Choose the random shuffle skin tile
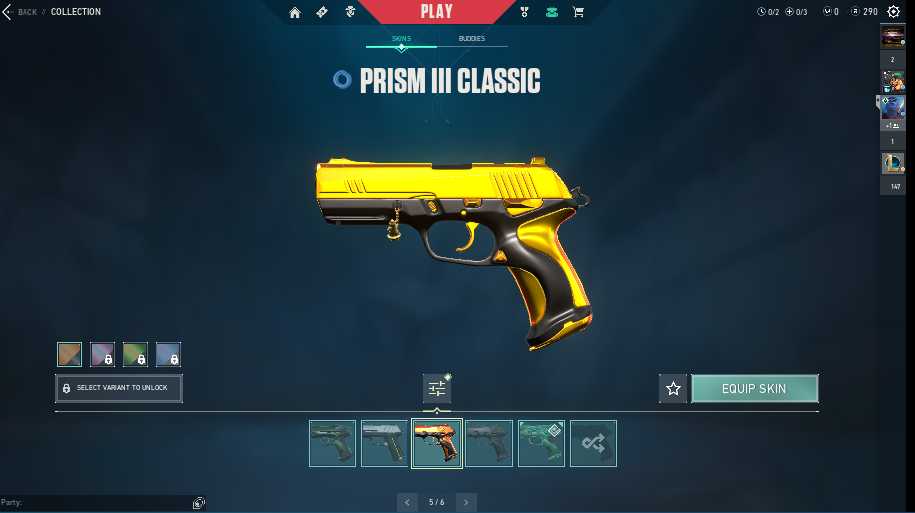 coord(593,443)
